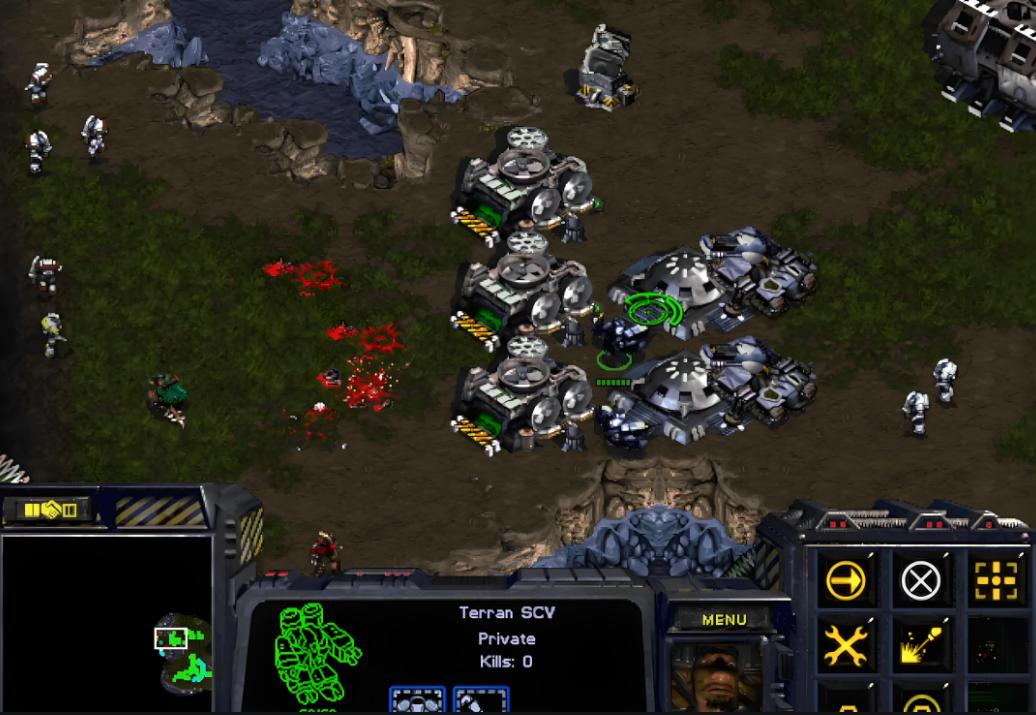Select the green SCV wireframe in status panel
The width and height of the screenshot is (1036, 715).
click(318, 655)
